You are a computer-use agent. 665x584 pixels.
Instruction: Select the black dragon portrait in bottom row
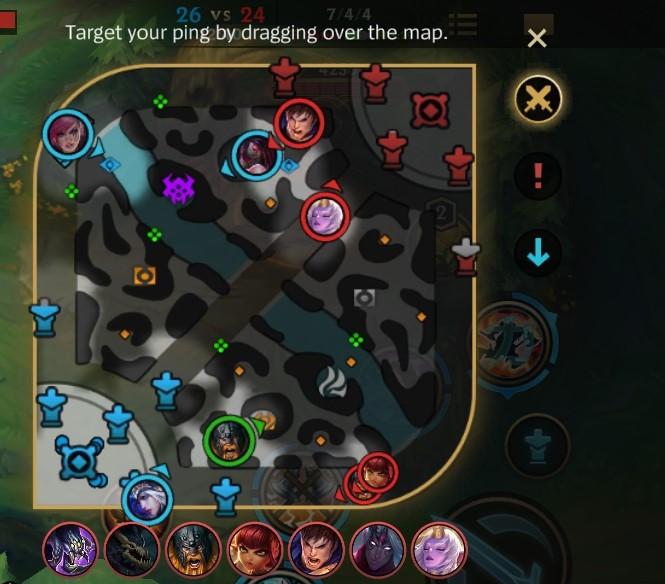tap(131, 548)
